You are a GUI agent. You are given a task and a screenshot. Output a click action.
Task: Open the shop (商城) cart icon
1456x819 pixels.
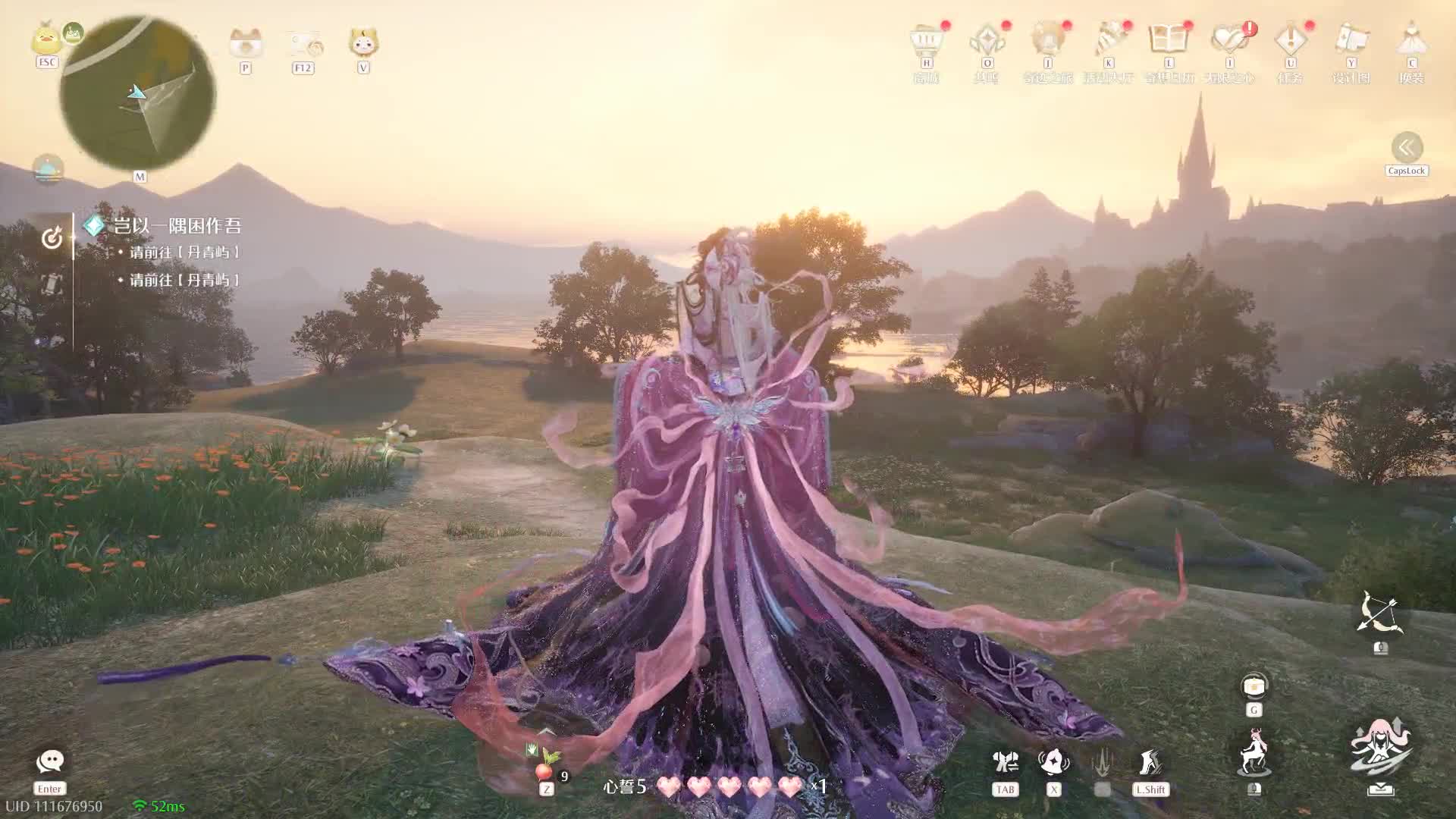[926, 40]
